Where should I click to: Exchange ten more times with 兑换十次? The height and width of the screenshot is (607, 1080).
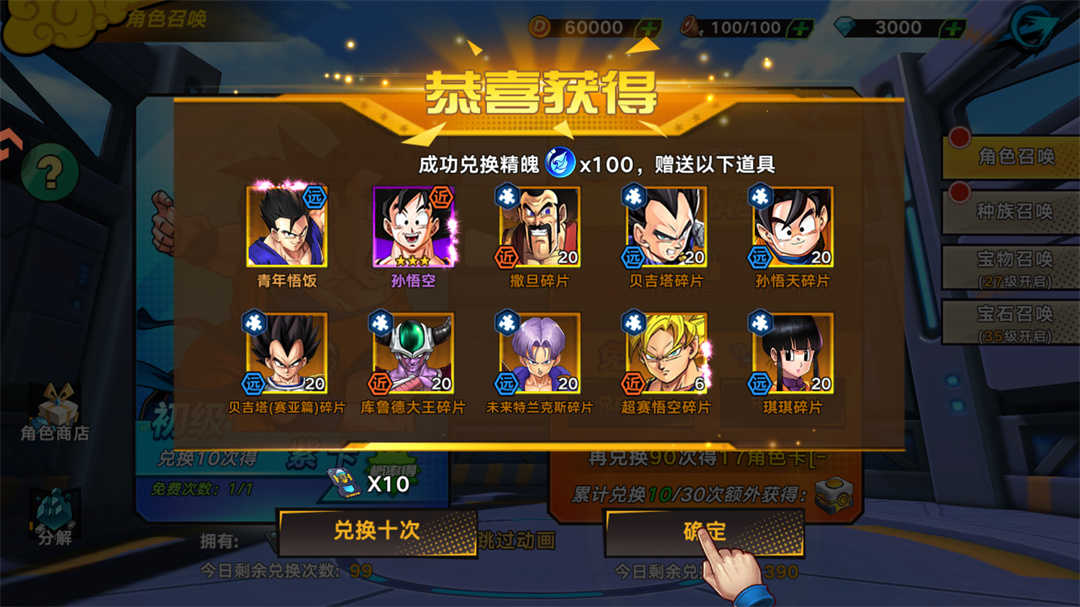click(376, 531)
